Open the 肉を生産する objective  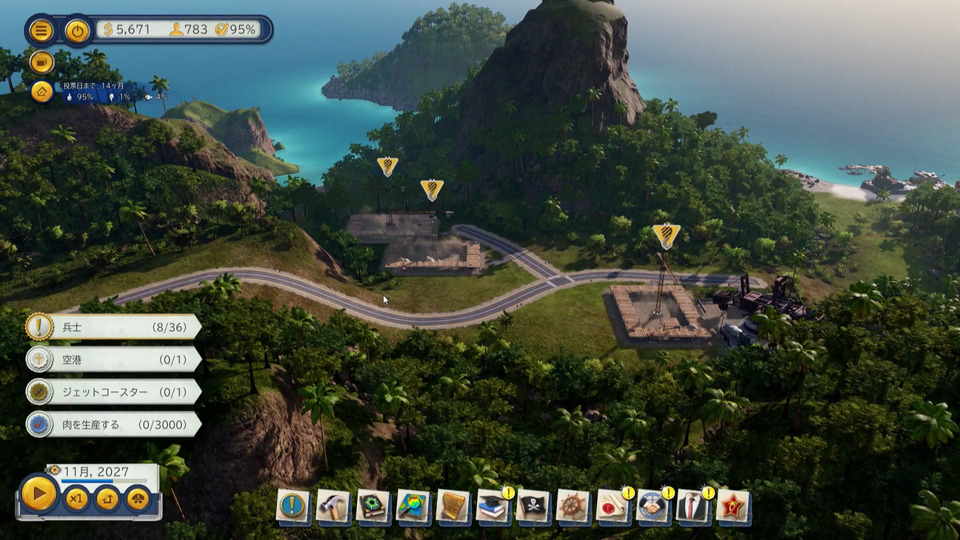tap(112, 424)
